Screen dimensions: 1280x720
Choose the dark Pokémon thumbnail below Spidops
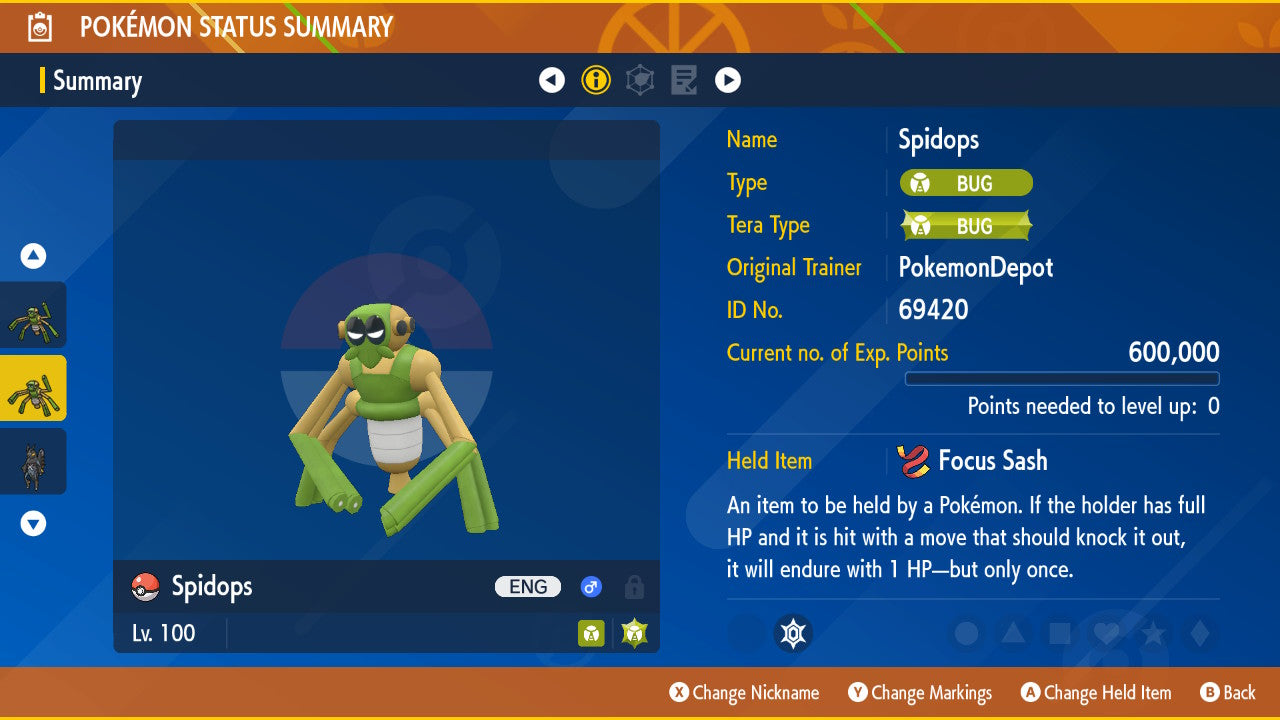click(x=33, y=461)
